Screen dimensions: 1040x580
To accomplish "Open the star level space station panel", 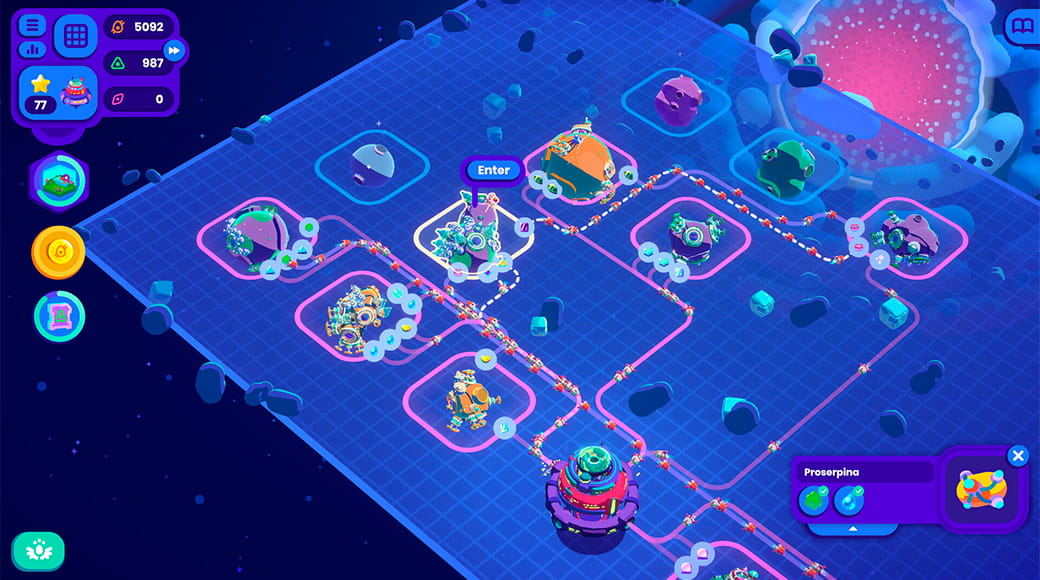I will pyautogui.click(x=57, y=94).
